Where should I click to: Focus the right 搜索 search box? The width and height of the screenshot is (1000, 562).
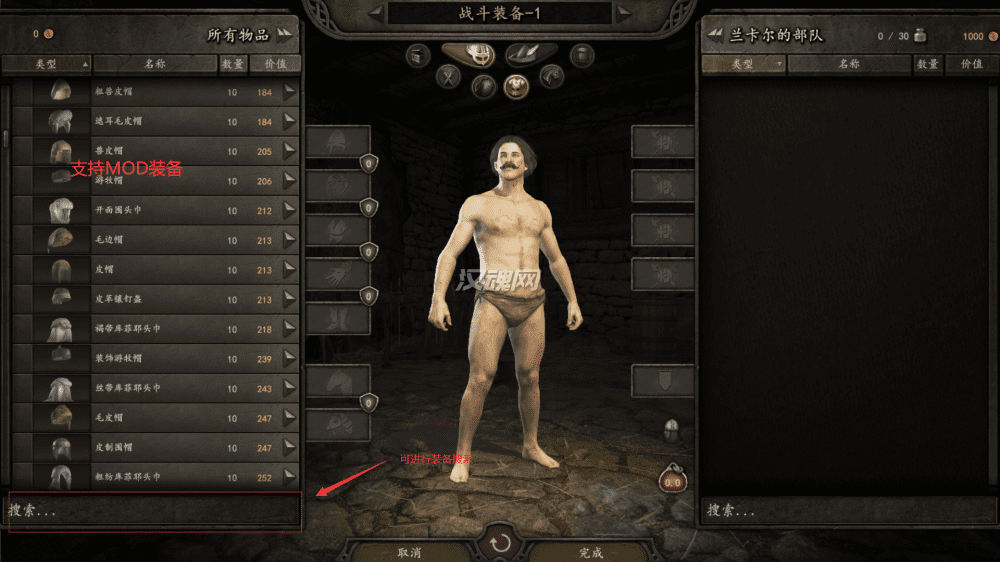pos(850,510)
